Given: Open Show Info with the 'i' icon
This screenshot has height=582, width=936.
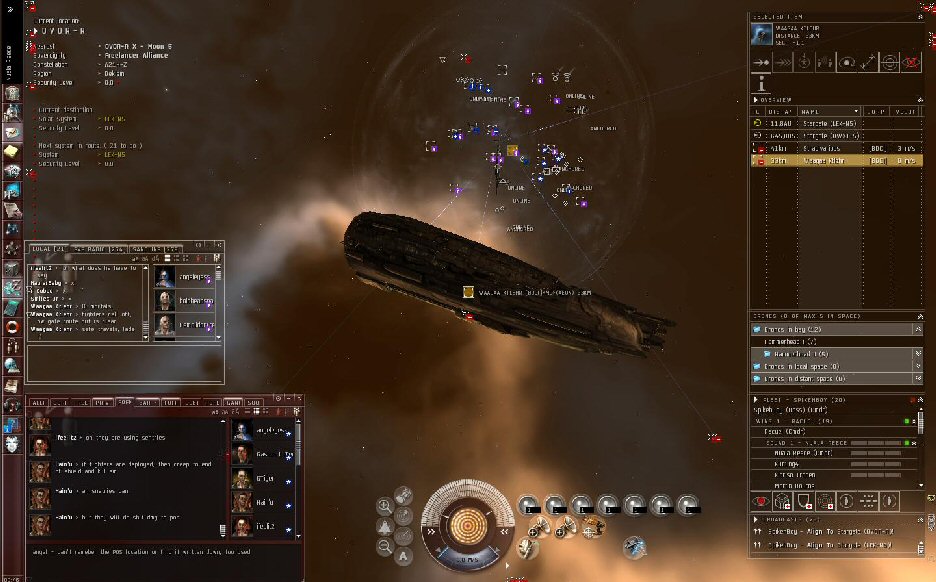Looking at the screenshot, I should click(762, 83).
